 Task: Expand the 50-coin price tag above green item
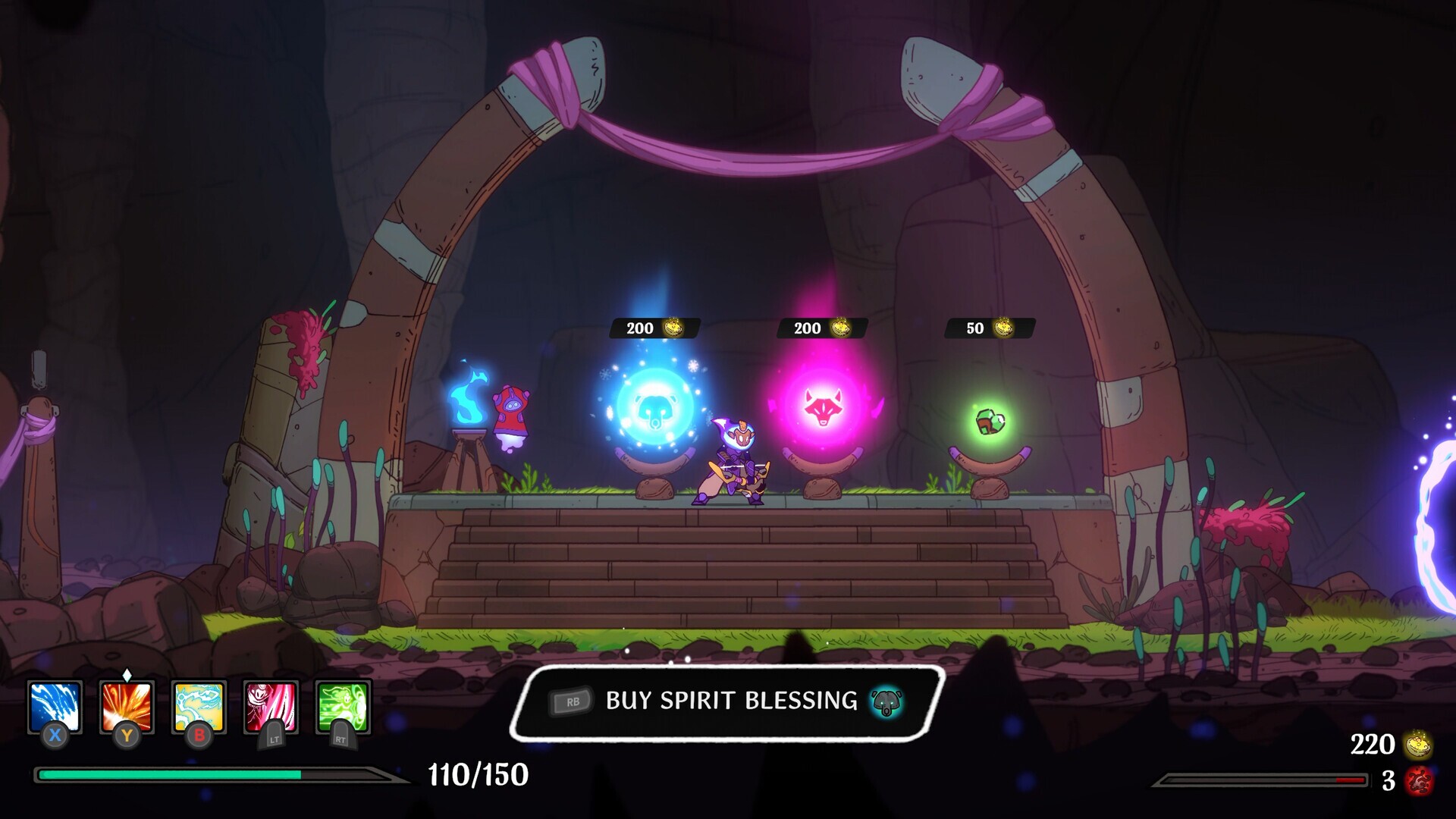984,328
